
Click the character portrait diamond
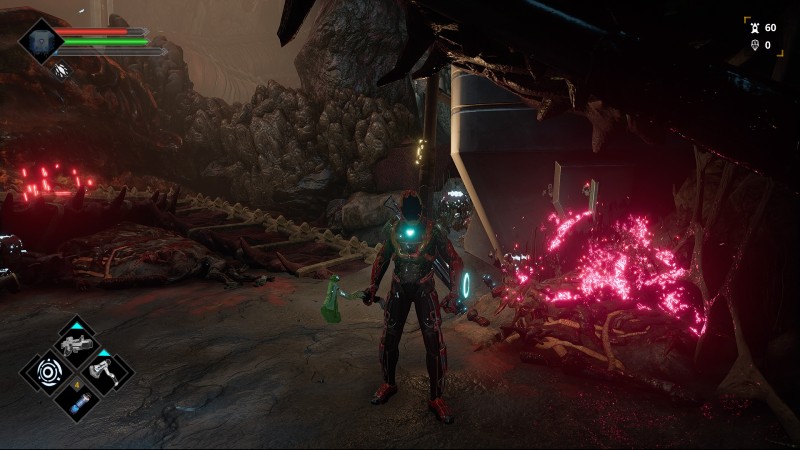[41, 40]
